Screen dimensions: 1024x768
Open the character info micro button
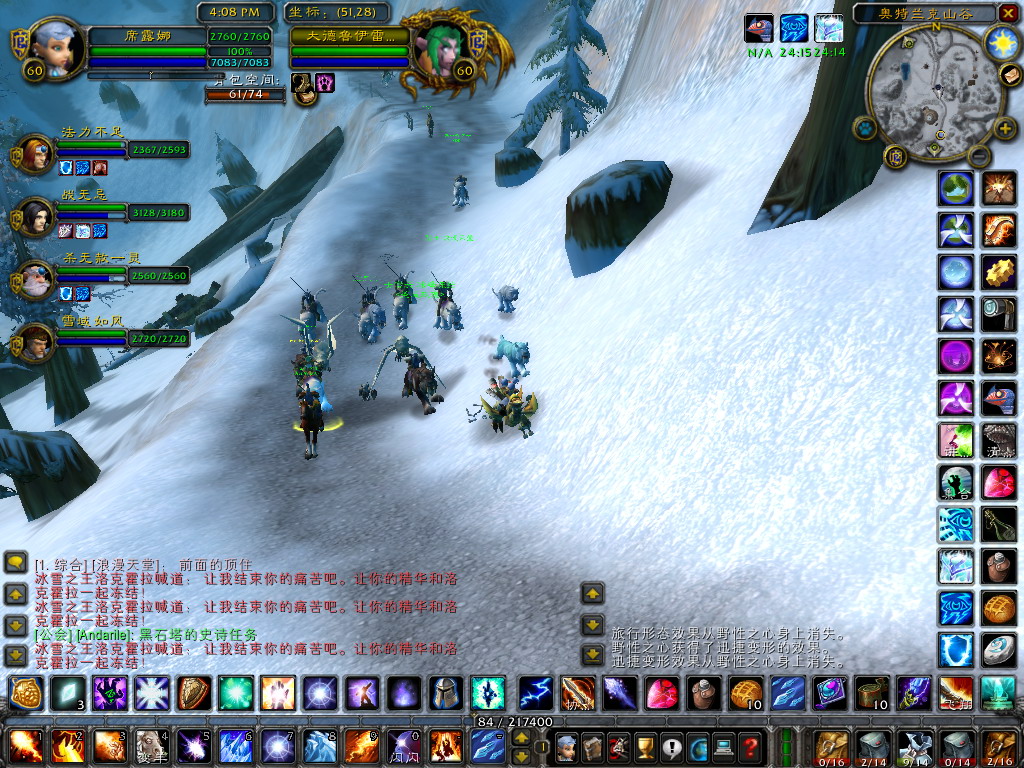566,746
